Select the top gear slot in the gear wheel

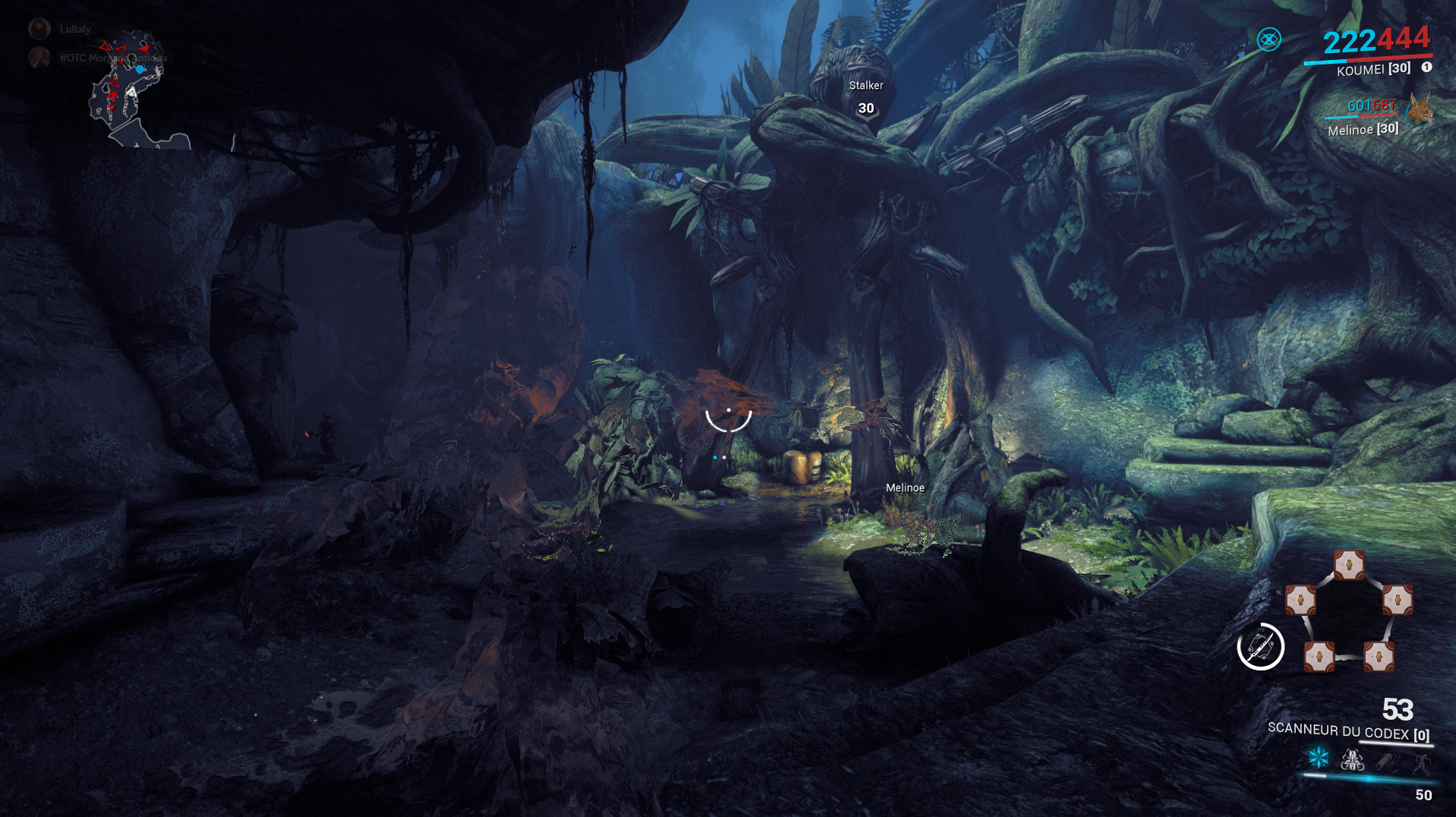point(1349,565)
